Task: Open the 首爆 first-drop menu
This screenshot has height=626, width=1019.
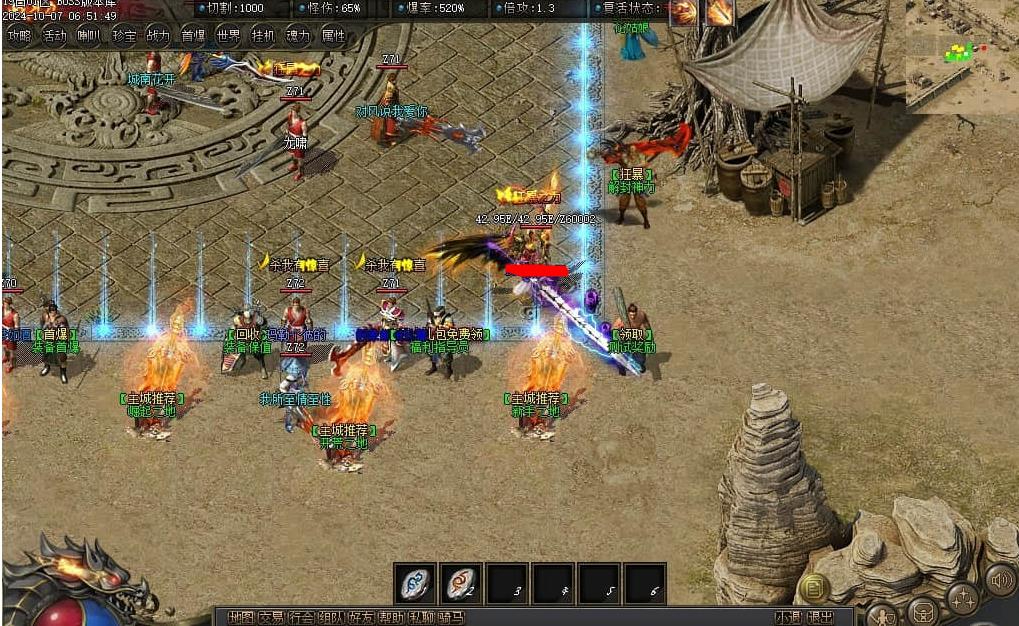Action: tap(193, 36)
